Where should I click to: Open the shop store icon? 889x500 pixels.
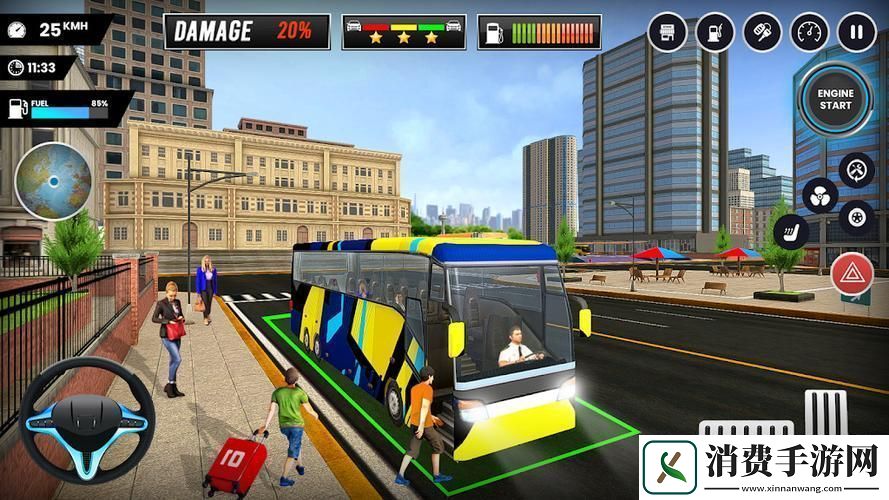668,32
